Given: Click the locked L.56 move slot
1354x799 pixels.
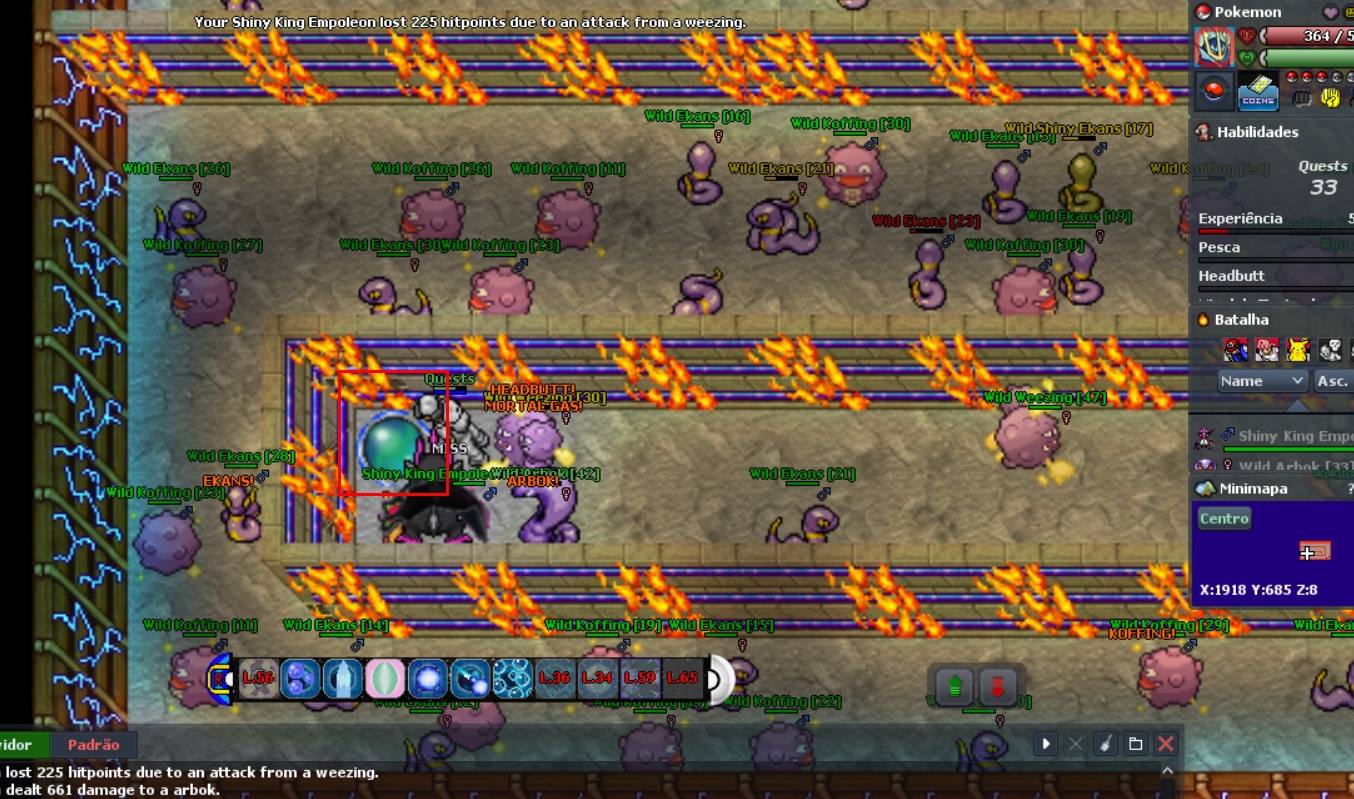Looking at the screenshot, I should point(257,678).
